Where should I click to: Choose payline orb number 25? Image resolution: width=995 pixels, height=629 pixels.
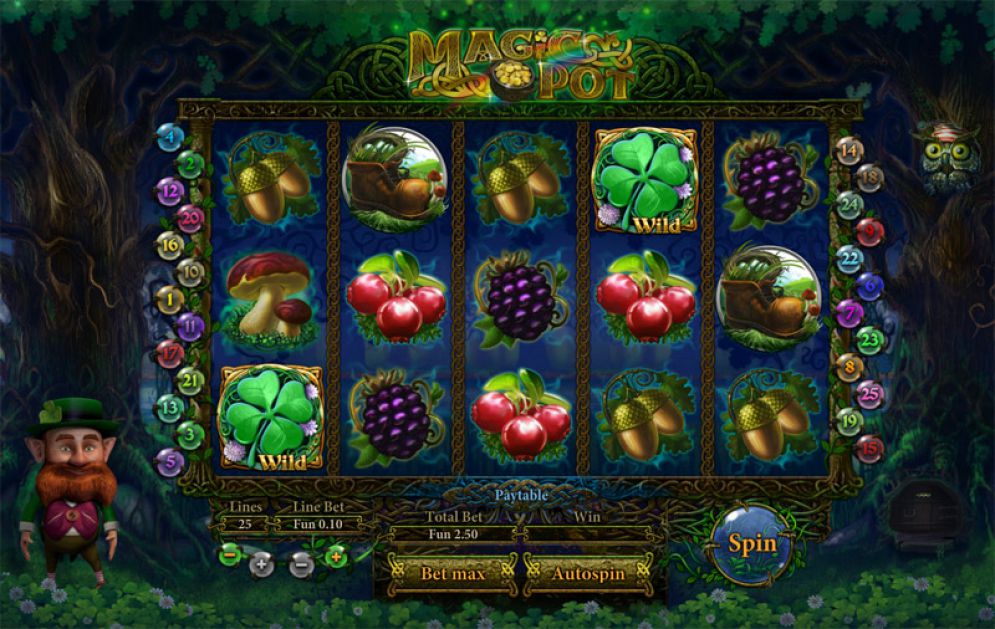pos(870,395)
